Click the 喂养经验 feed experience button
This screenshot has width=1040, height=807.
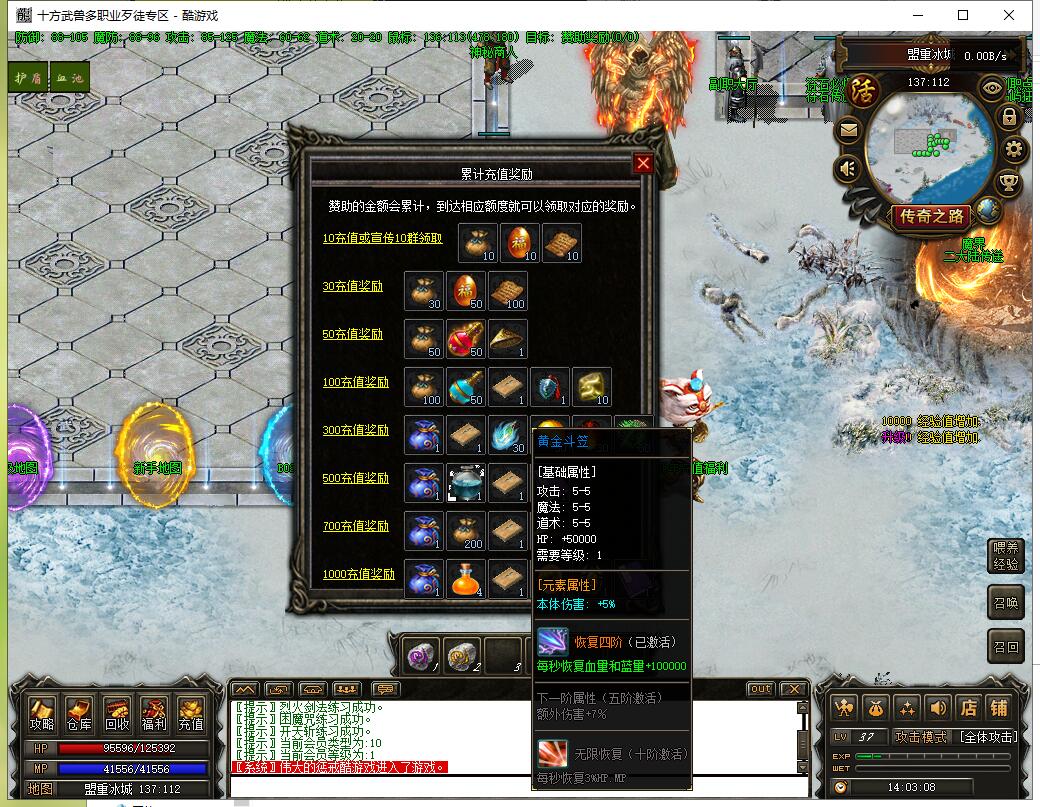pos(1005,556)
